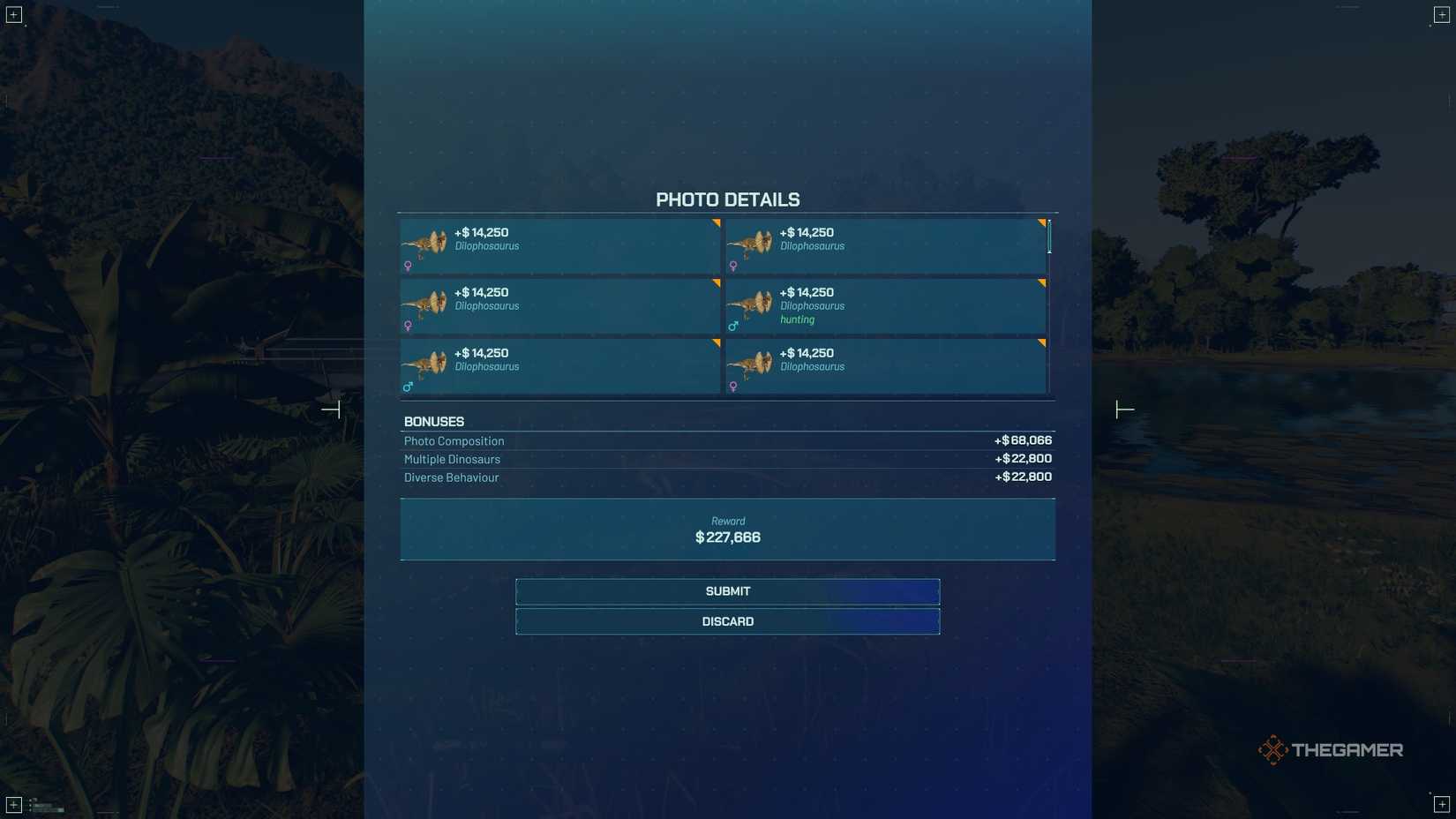
Task: Click the male gender icon on the bottom-left Dilophosaurus entry
Action: (x=407, y=386)
